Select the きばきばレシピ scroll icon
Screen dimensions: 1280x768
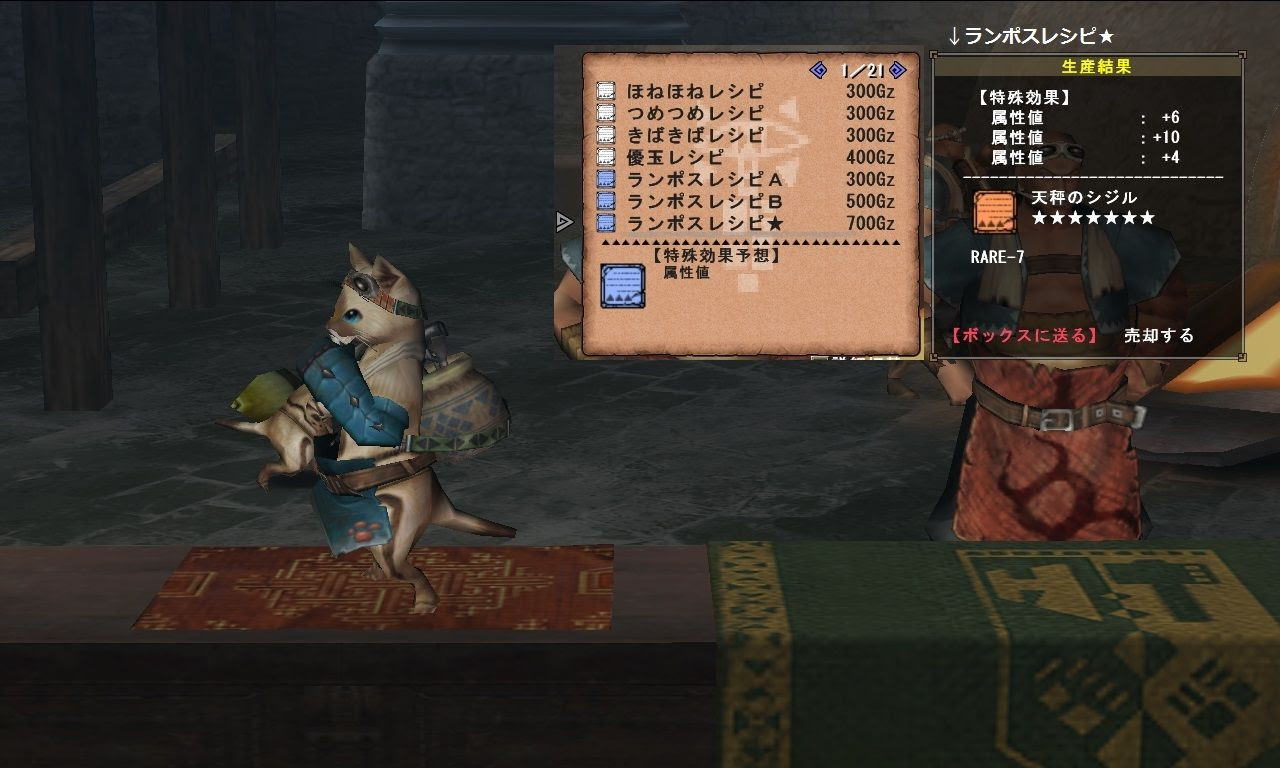tap(604, 133)
